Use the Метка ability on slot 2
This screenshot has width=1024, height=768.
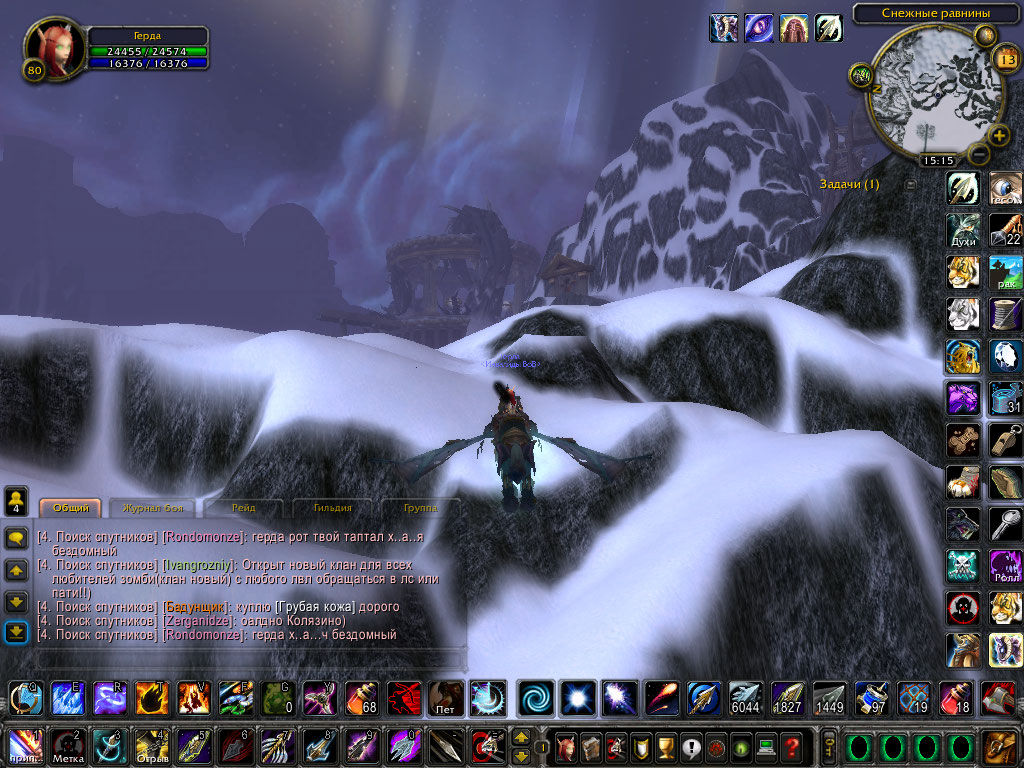[67, 746]
